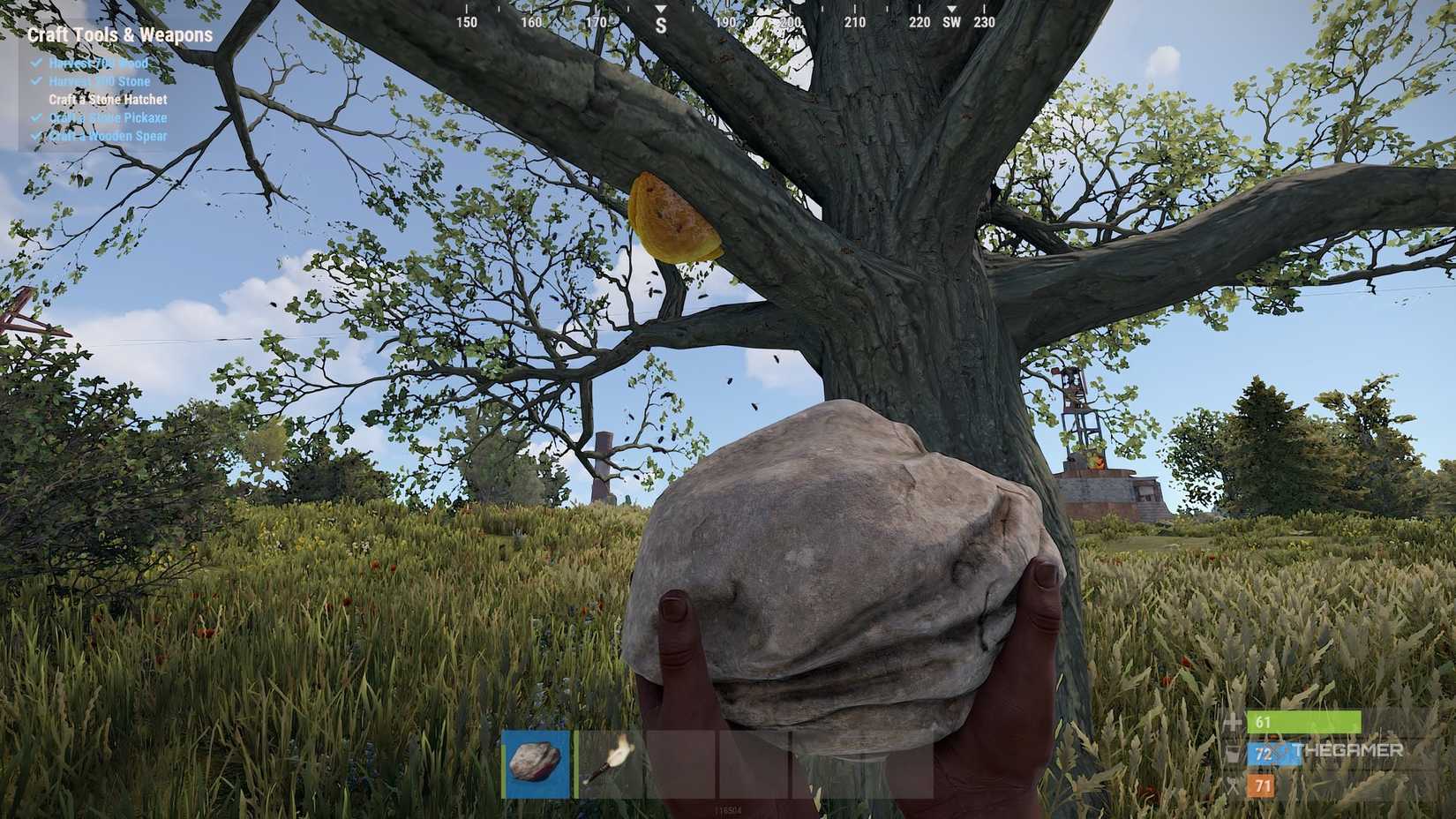Screen dimensions: 1456x819
Task: Select the Craft a Stone Hatchet objective
Action: coord(107,100)
